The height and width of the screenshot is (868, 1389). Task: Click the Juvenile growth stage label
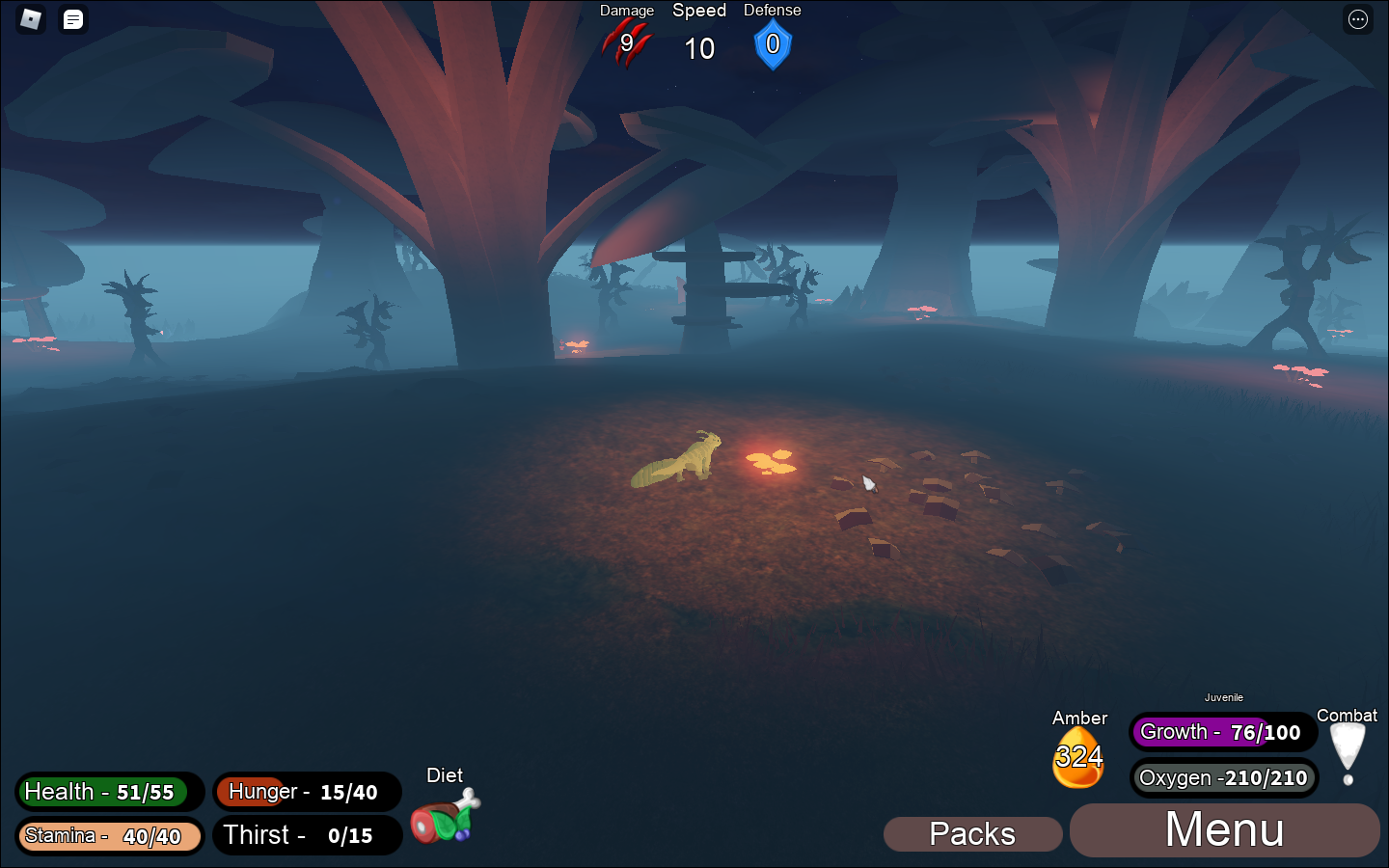(x=1224, y=697)
